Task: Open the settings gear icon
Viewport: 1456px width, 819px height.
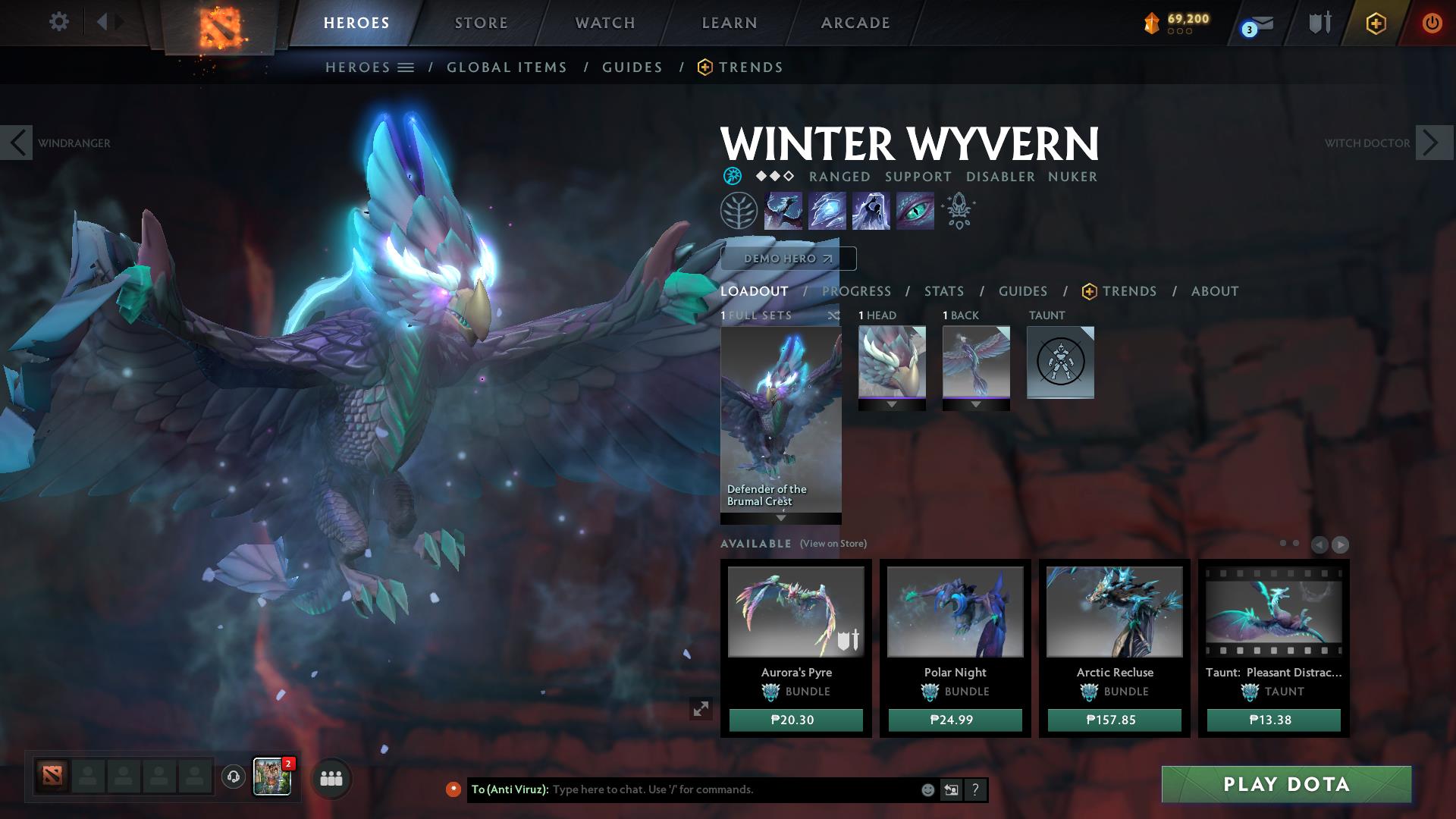Action: (x=58, y=21)
